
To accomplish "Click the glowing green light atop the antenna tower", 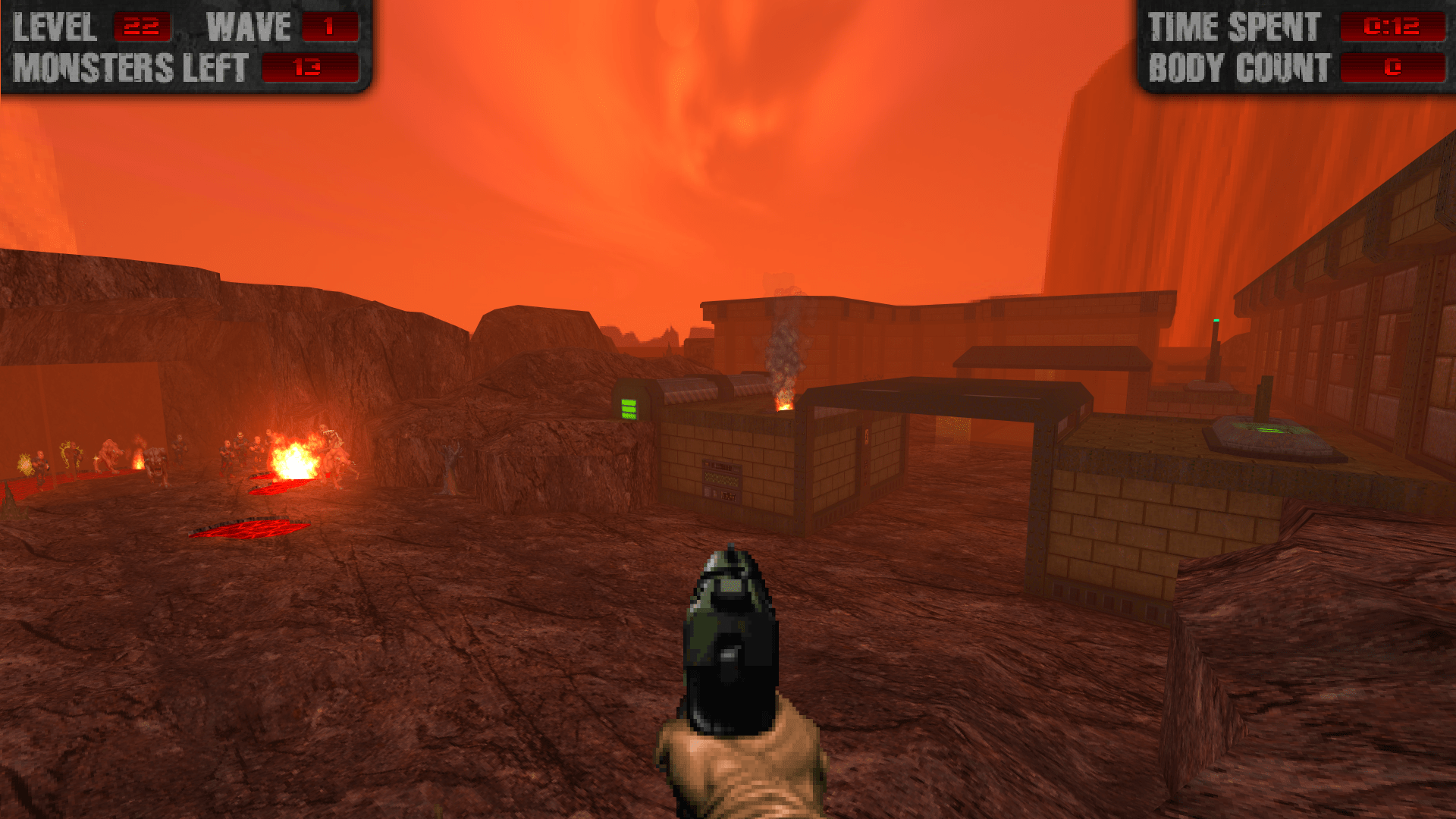I will tap(1216, 321).
